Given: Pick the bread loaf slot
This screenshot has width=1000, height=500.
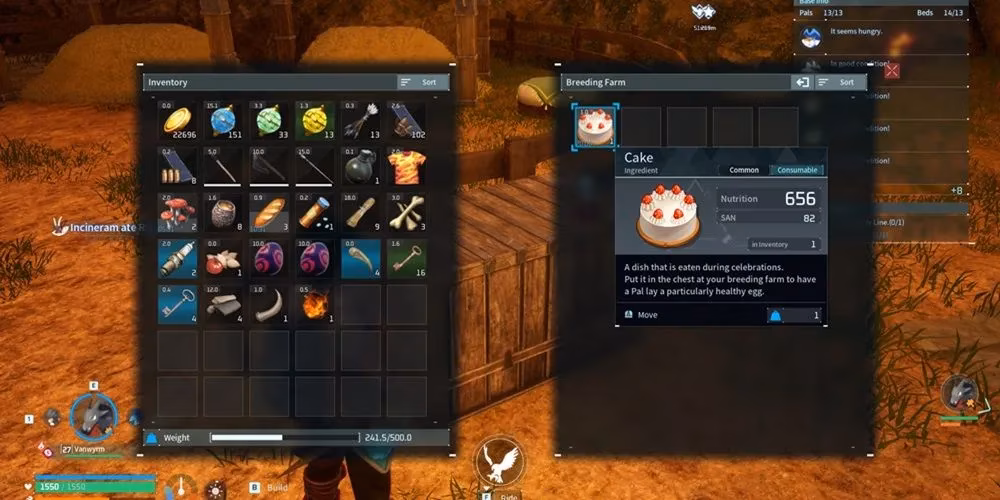Looking at the screenshot, I should point(270,213).
